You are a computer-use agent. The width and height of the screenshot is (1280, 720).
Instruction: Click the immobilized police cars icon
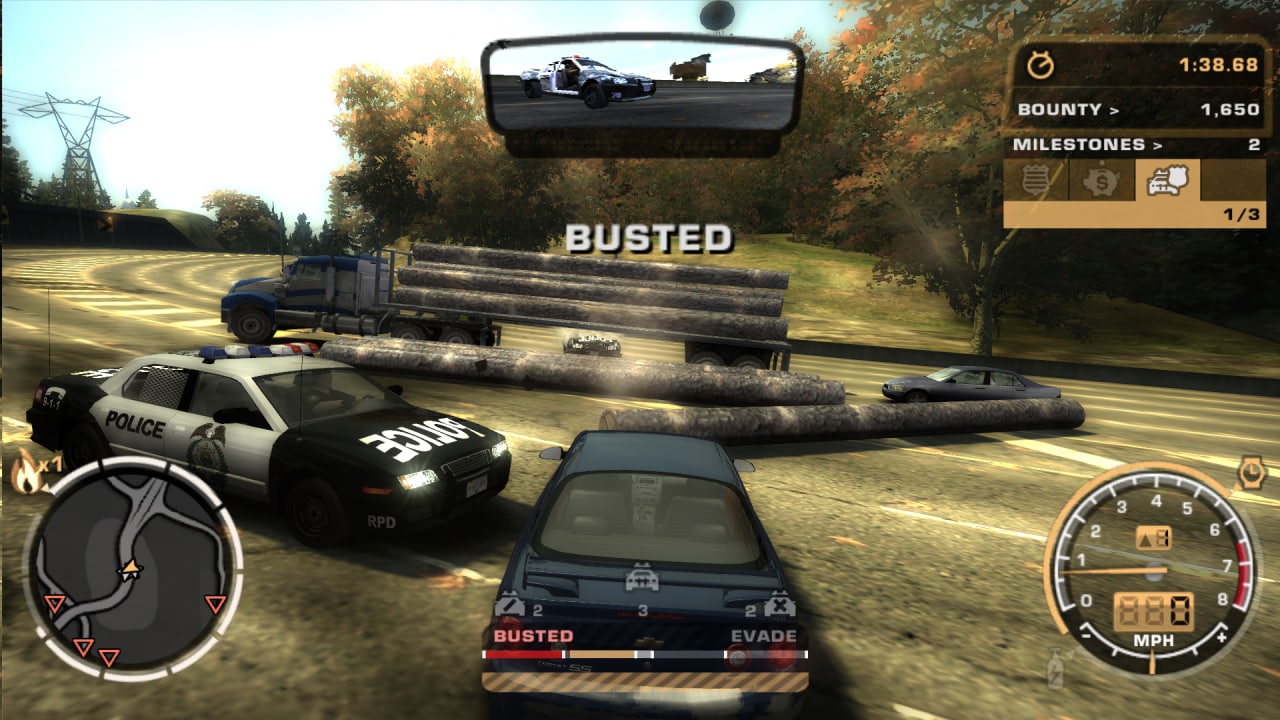(x=778, y=605)
